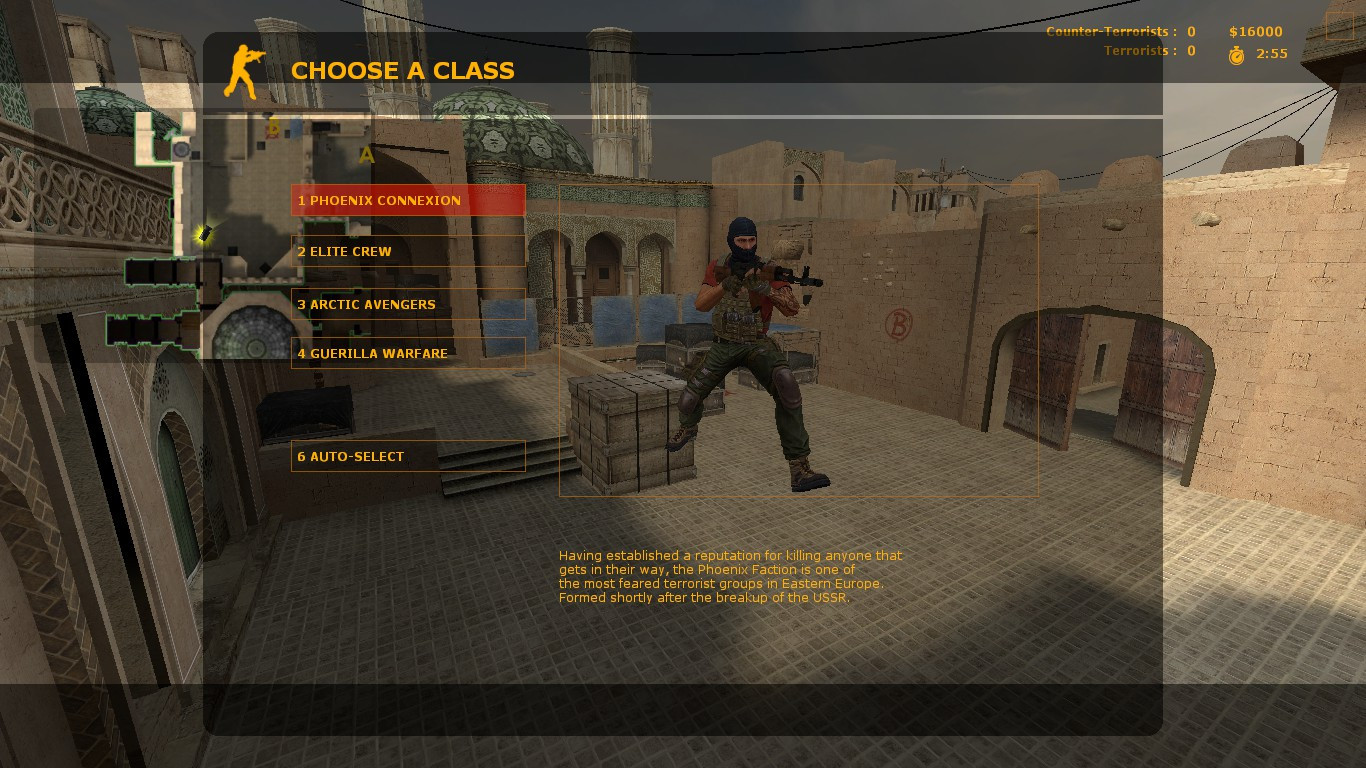Click the crosshair-style player dot near the dome

(181, 148)
